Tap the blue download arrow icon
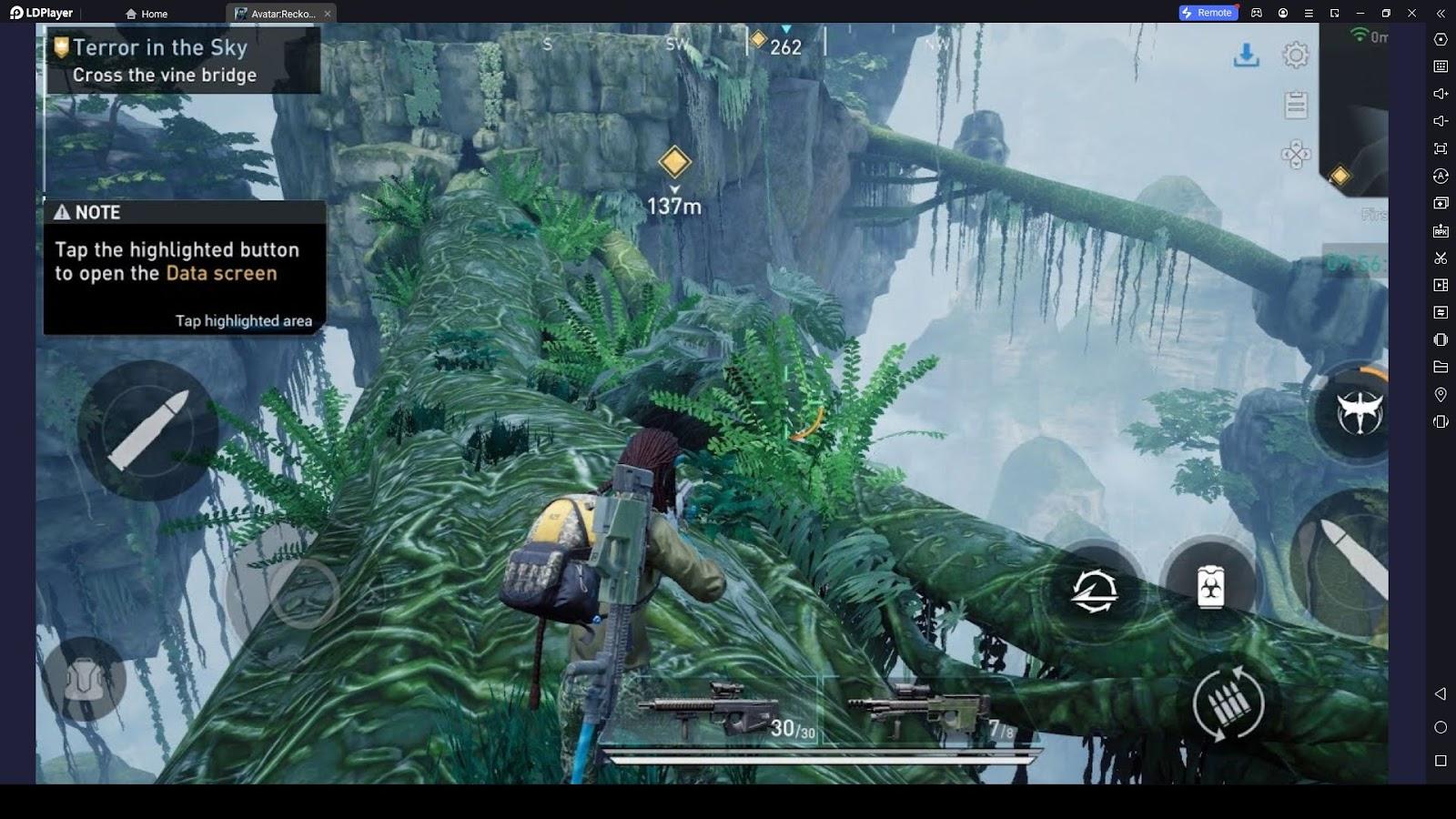The width and height of the screenshot is (1456, 819). [x=1246, y=56]
